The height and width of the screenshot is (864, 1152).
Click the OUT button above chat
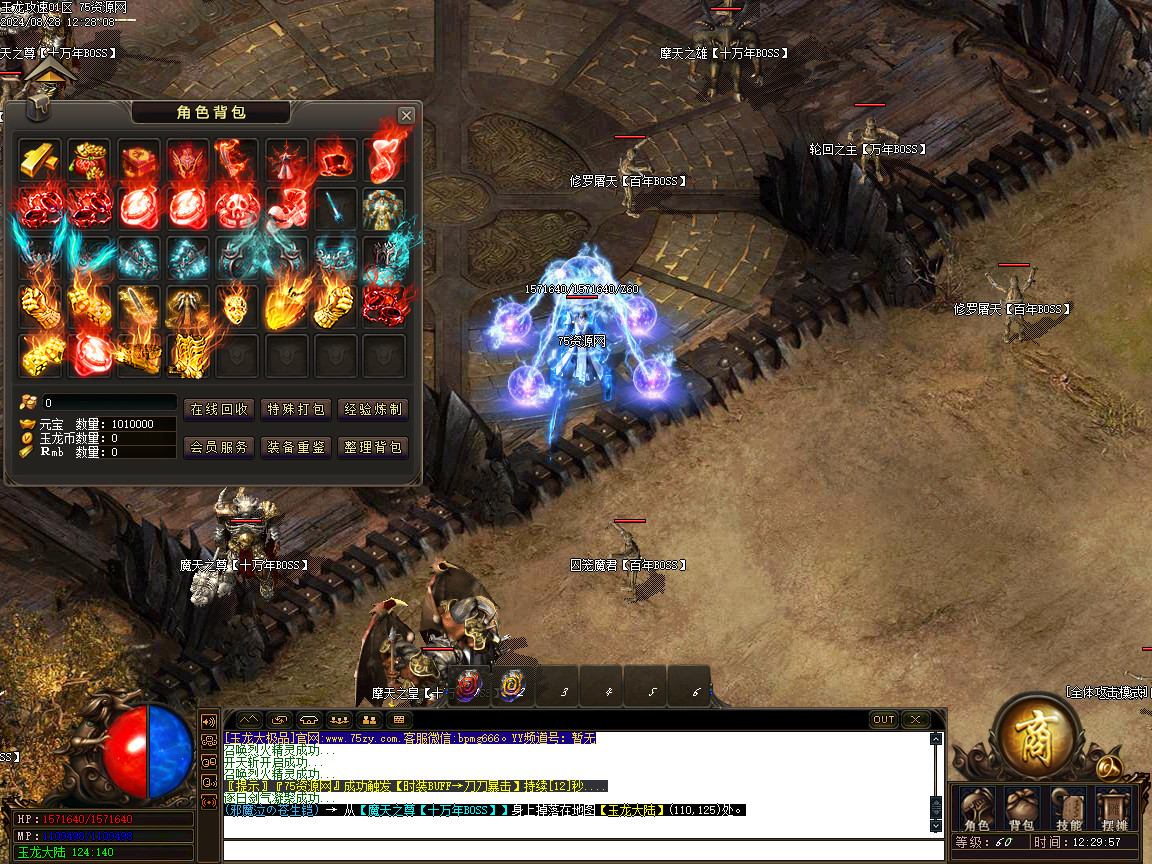click(x=884, y=719)
